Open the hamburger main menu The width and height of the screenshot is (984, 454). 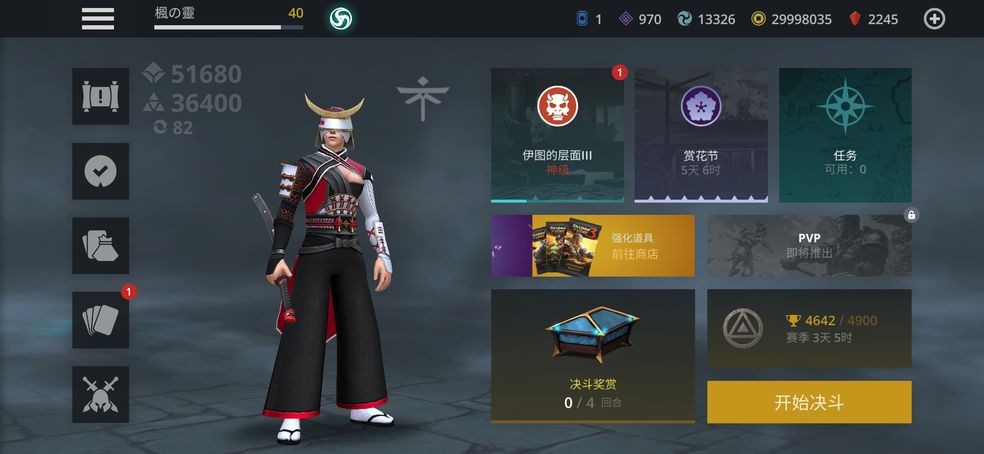tap(98, 18)
